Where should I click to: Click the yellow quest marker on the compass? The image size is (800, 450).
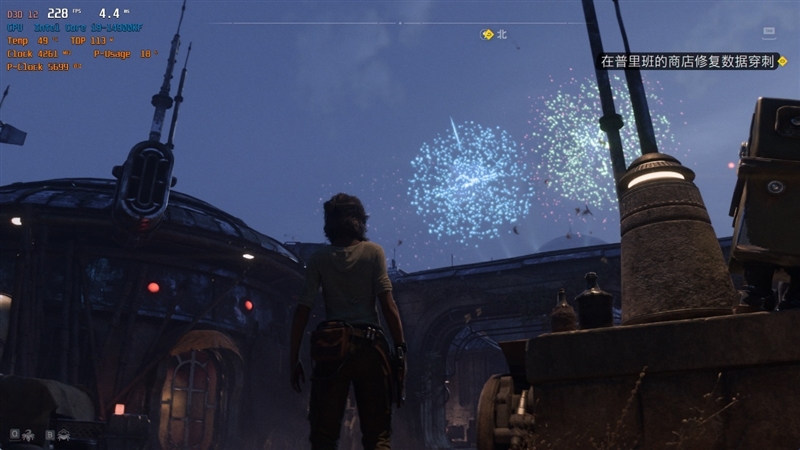[487, 34]
